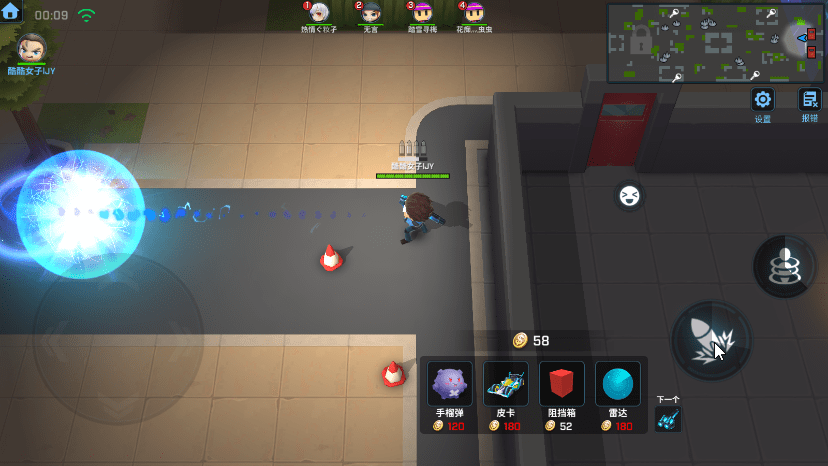Select rank 1 player avatar in the scoreboard
The image size is (828, 466).
[x=319, y=13]
